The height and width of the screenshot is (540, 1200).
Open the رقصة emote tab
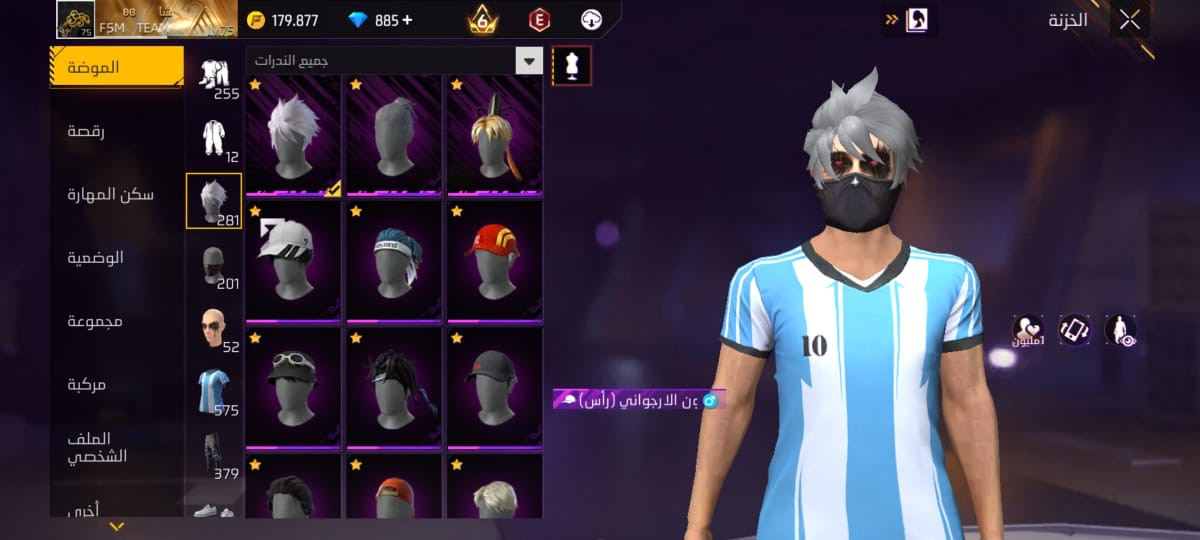click(x=86, y=131)
